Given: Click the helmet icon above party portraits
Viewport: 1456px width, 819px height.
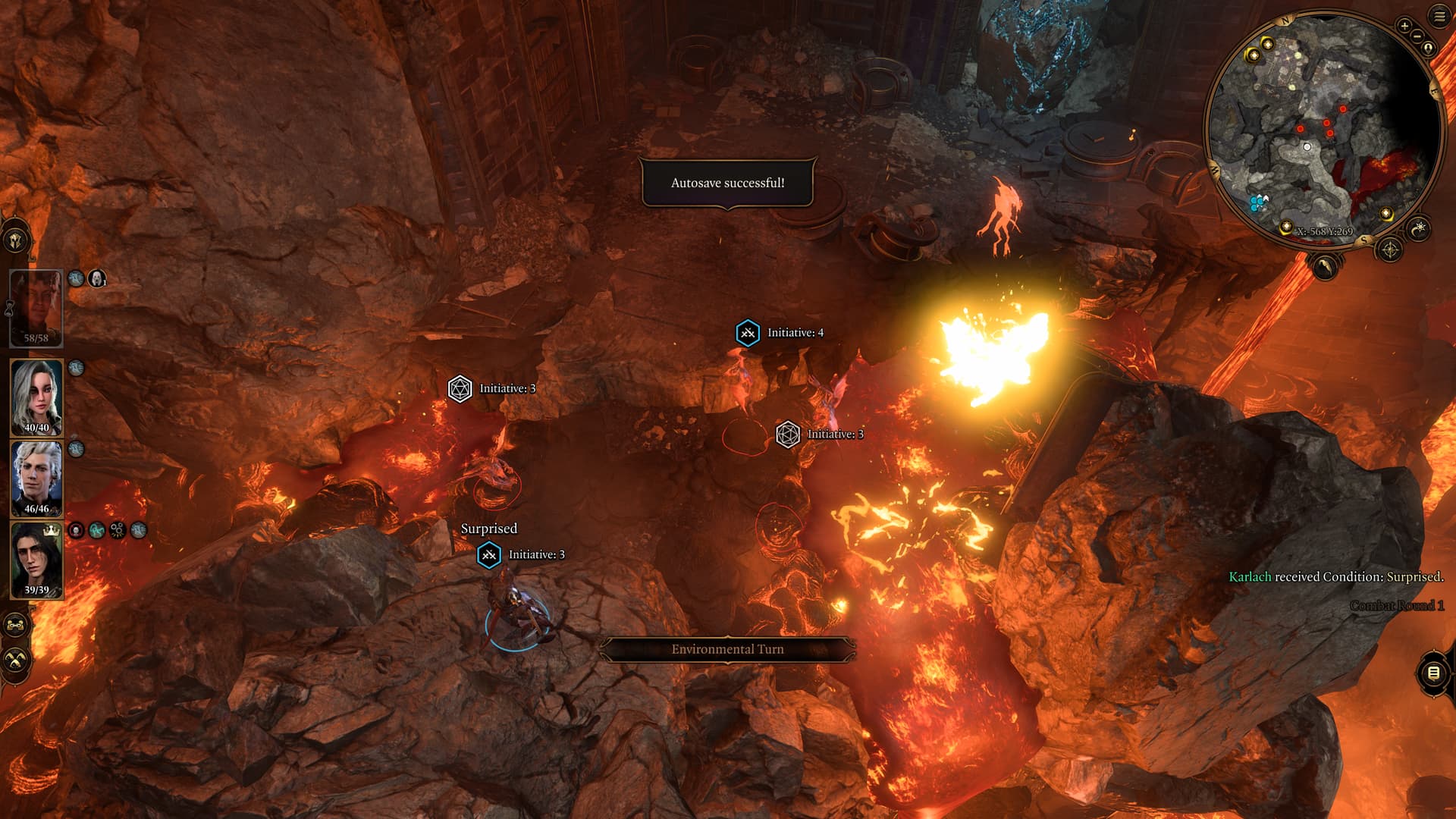Looking at the screenshot, I should coord(16,241).
